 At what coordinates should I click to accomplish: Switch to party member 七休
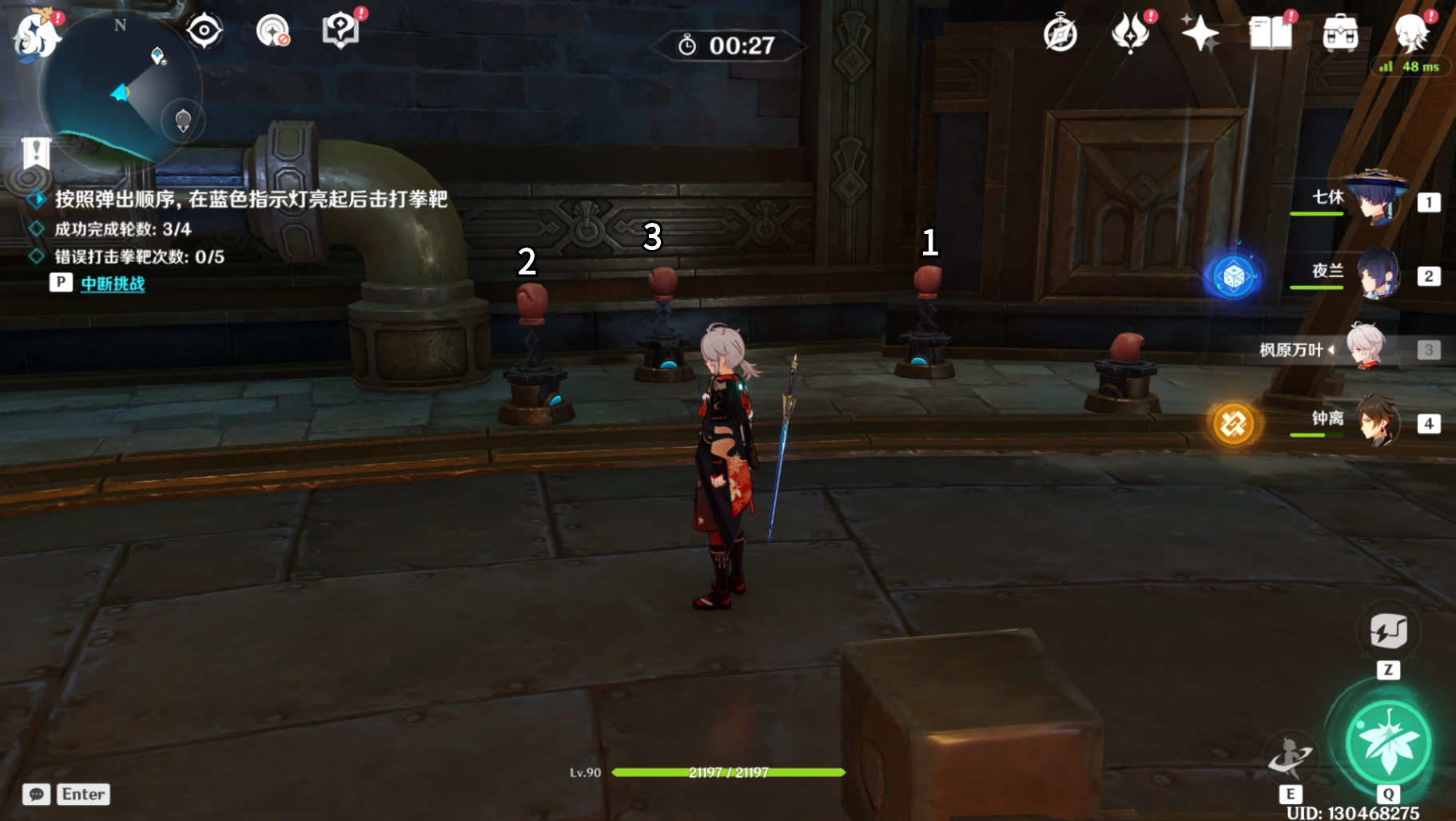coord(1374,200)
